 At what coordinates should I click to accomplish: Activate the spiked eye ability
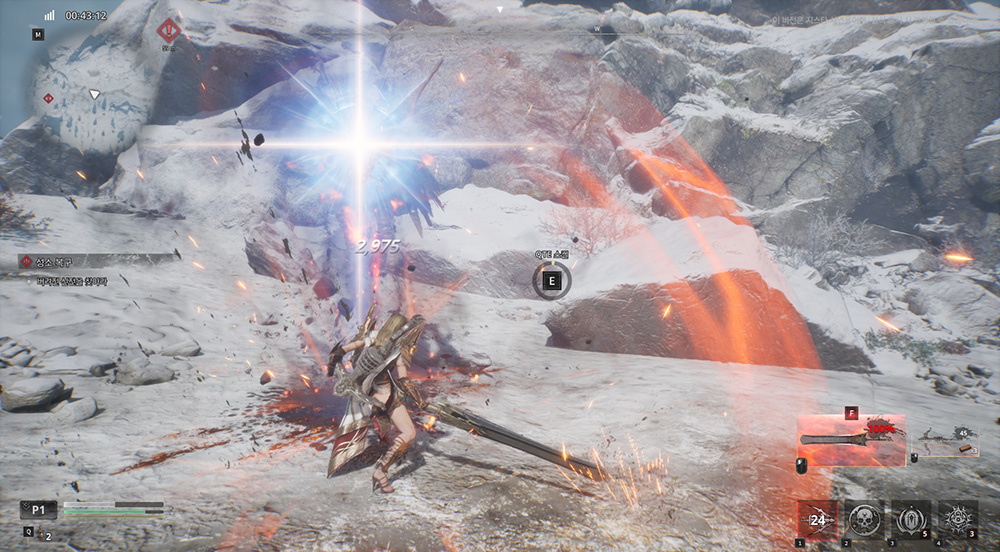click(x=957, y=520)
